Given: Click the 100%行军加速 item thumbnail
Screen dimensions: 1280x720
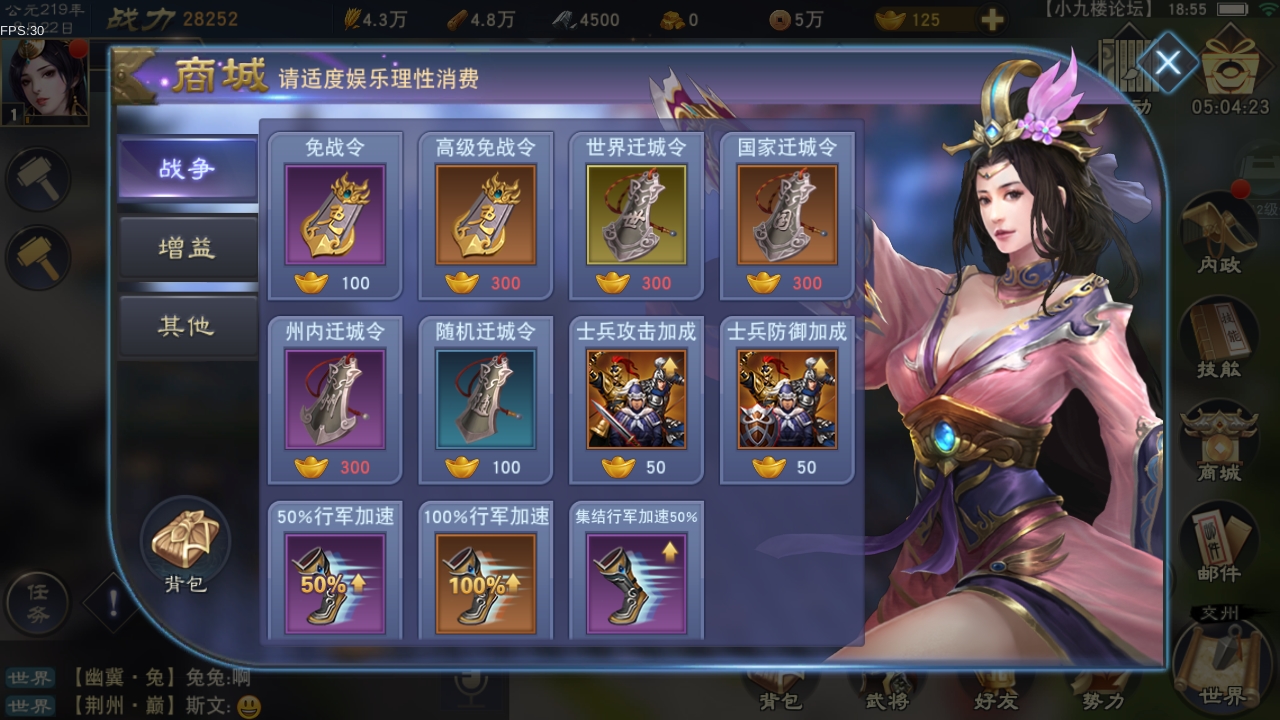Looking at the screenshot, I should (x=486, y=583).
